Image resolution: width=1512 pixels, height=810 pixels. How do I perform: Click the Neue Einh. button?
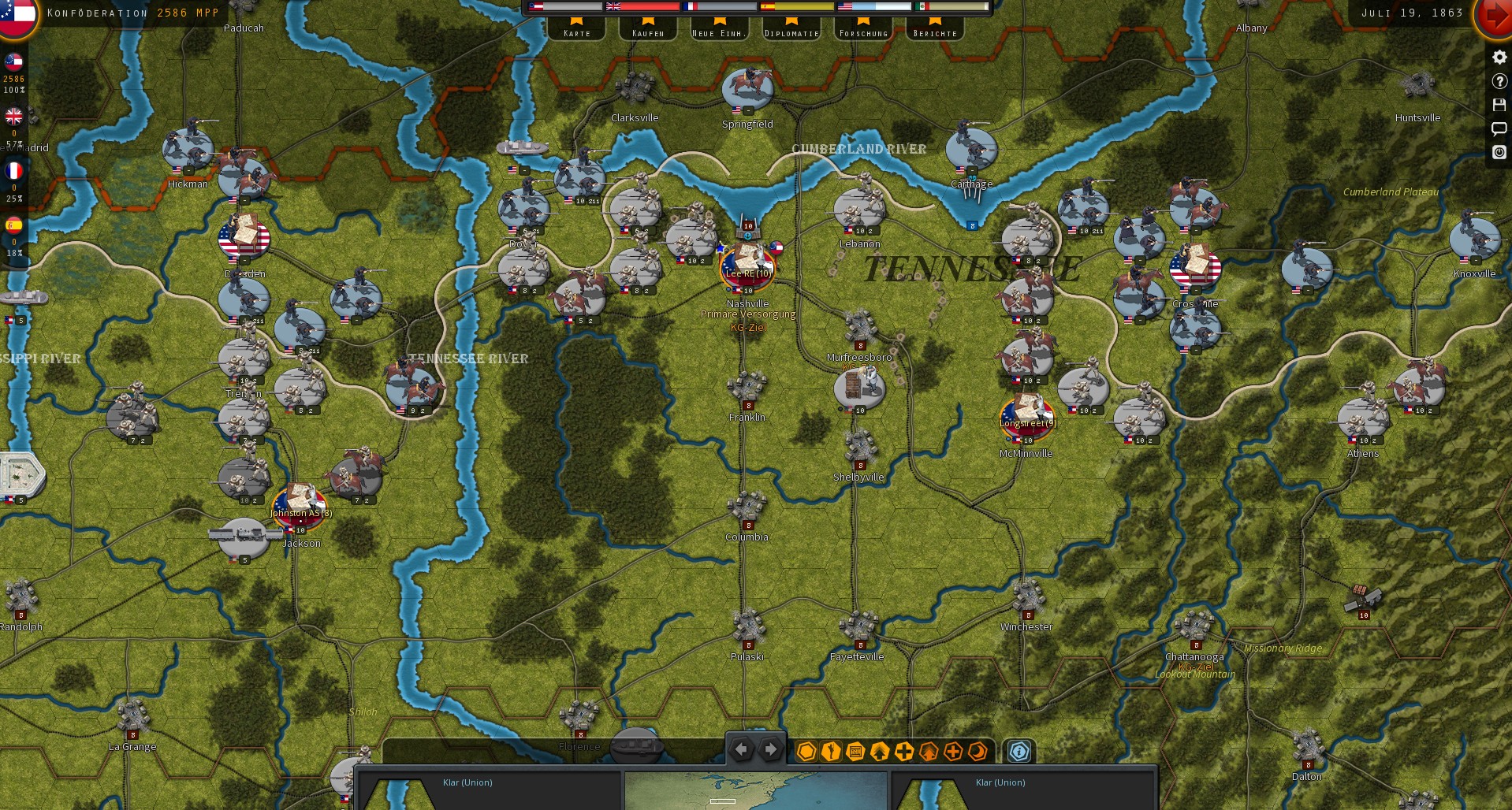[718, 30]
